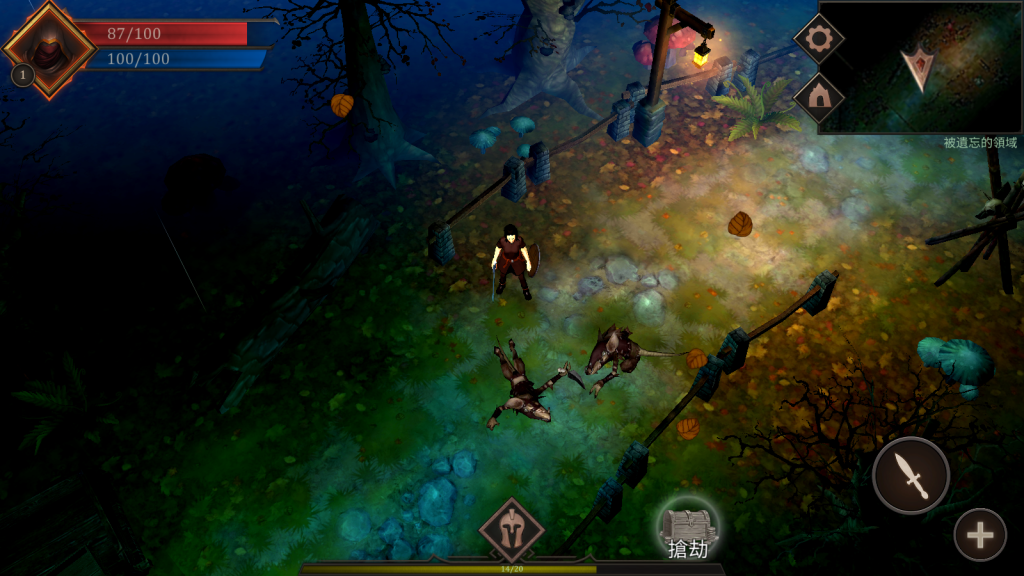Tap the home town portal icon
1024x576 pixels.
tap(819, 97)
